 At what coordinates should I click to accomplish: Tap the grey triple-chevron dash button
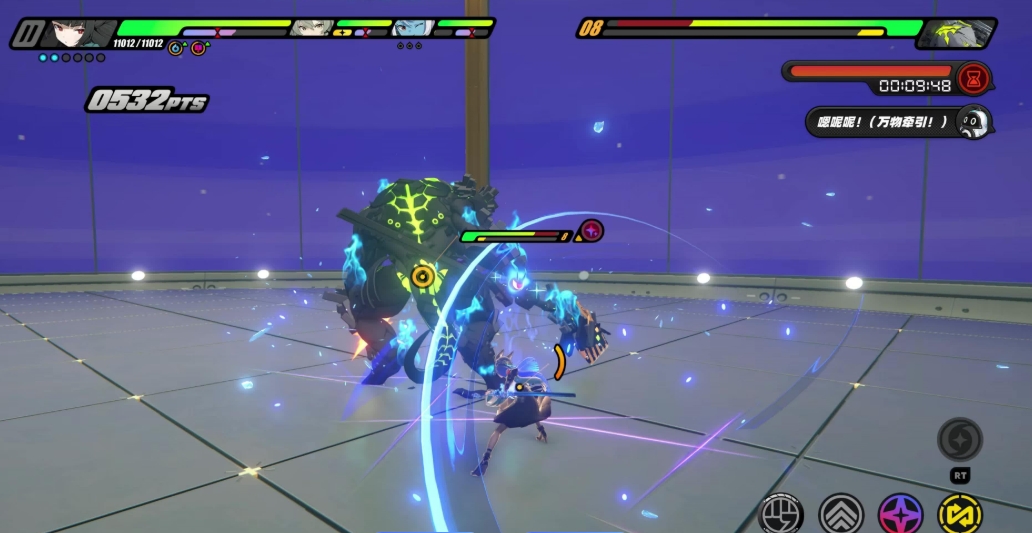841,514
